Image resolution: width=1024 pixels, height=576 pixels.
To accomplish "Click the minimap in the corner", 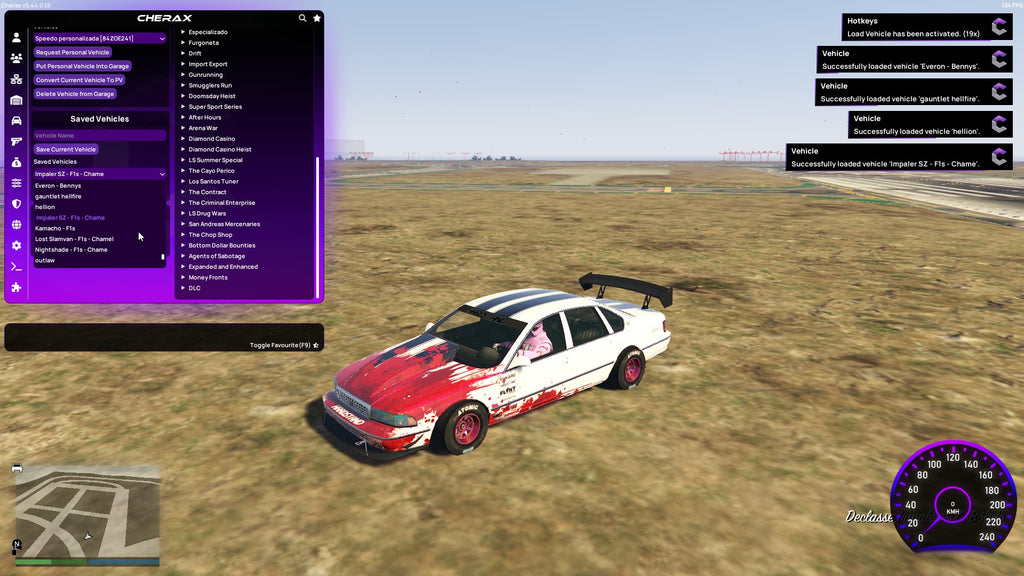I will (87, 514).
